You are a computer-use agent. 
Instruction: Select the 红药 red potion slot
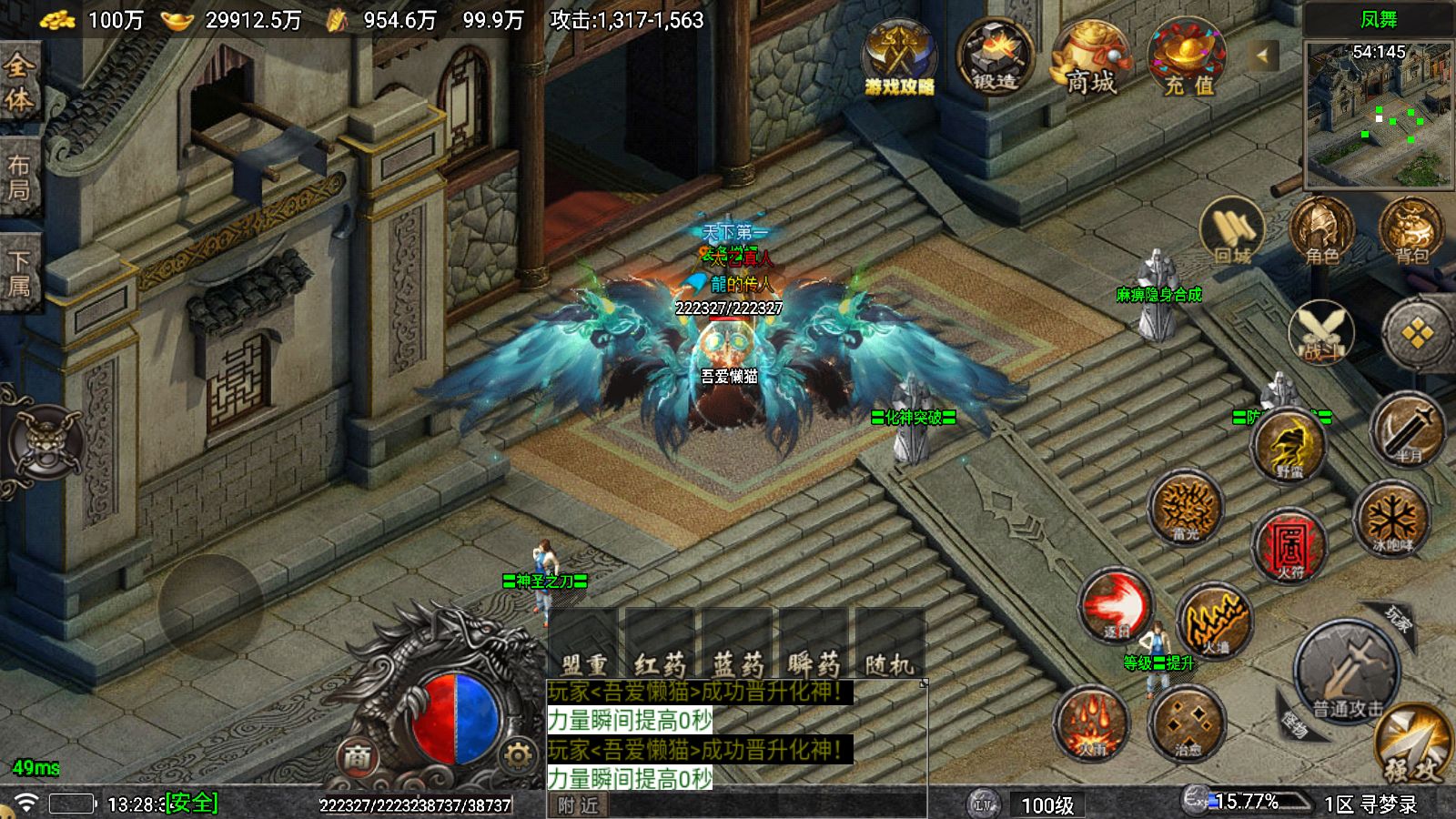[x=660, y=644]
